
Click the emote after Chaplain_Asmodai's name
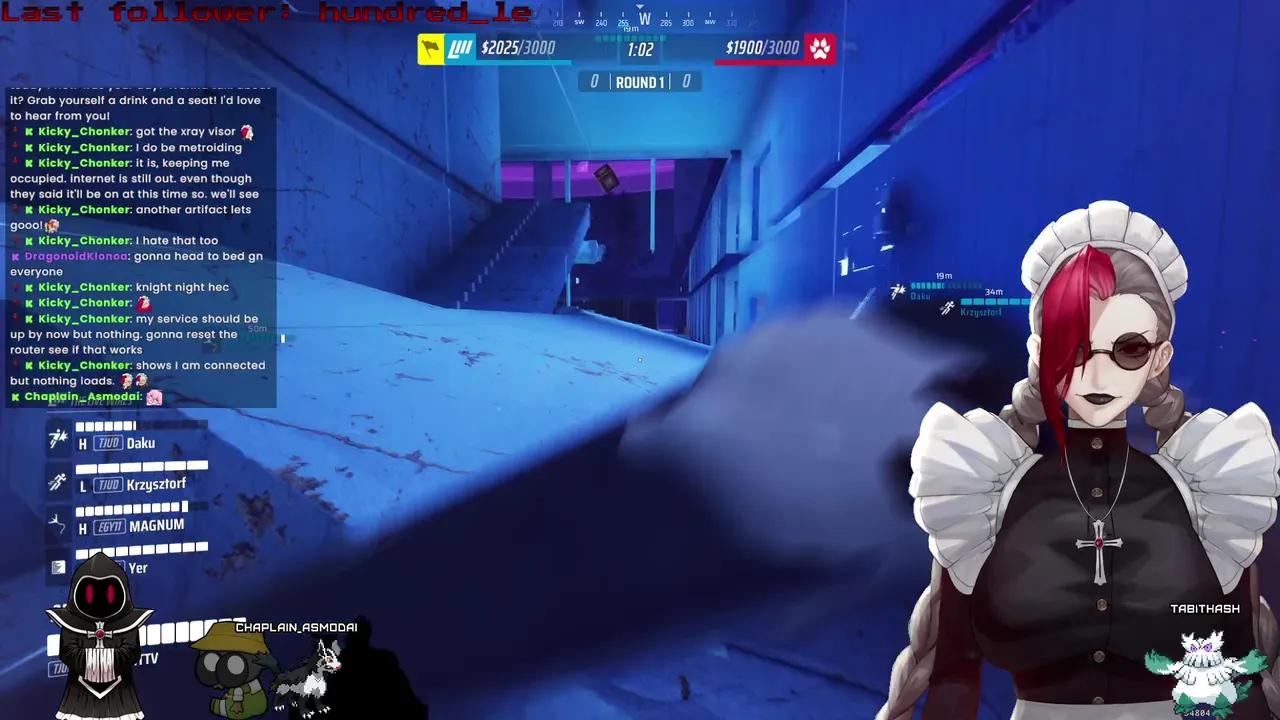tap(154, 397)
